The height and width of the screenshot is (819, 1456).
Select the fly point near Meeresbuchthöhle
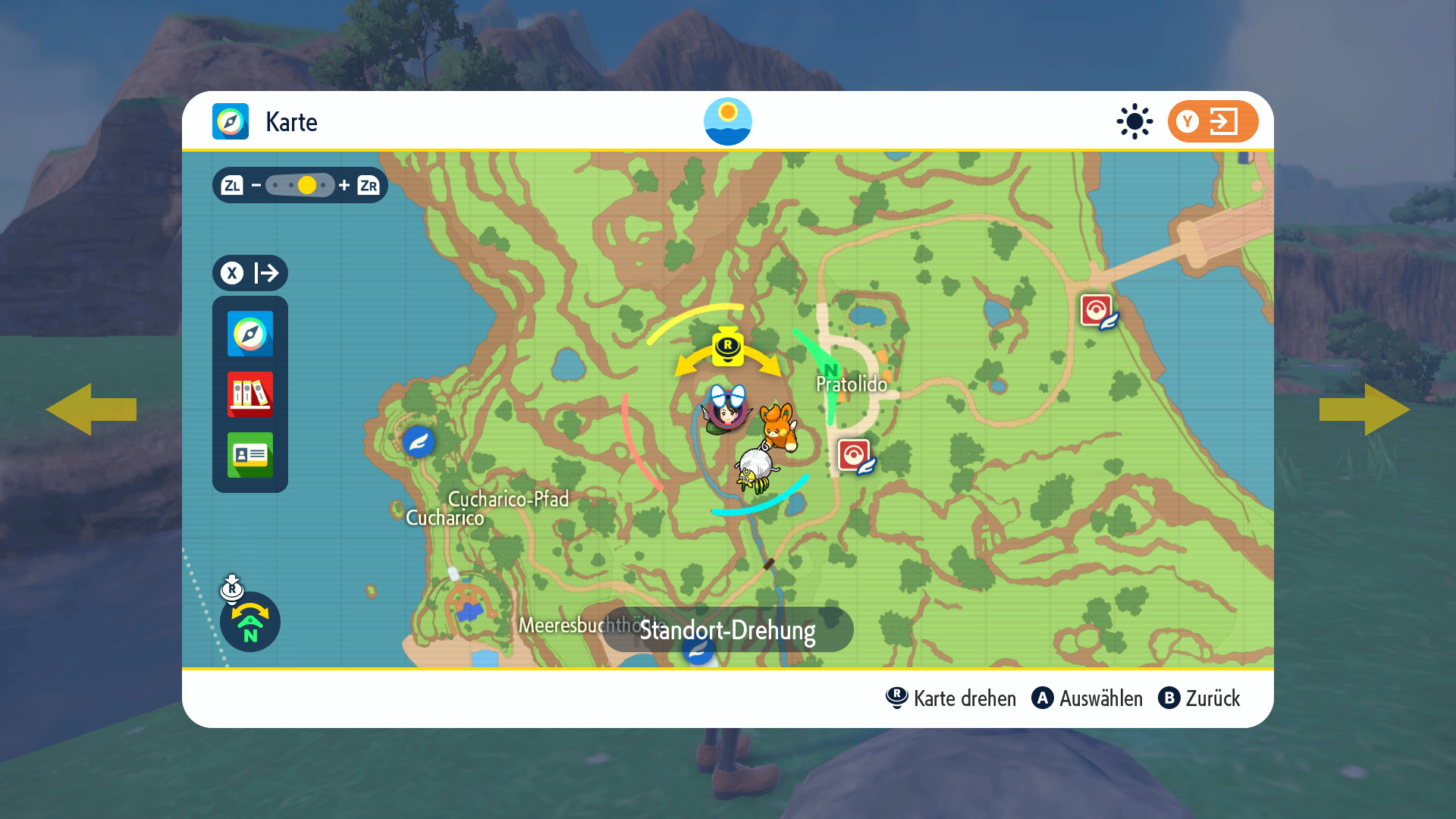pyautogui.click(x=698, y=649)
